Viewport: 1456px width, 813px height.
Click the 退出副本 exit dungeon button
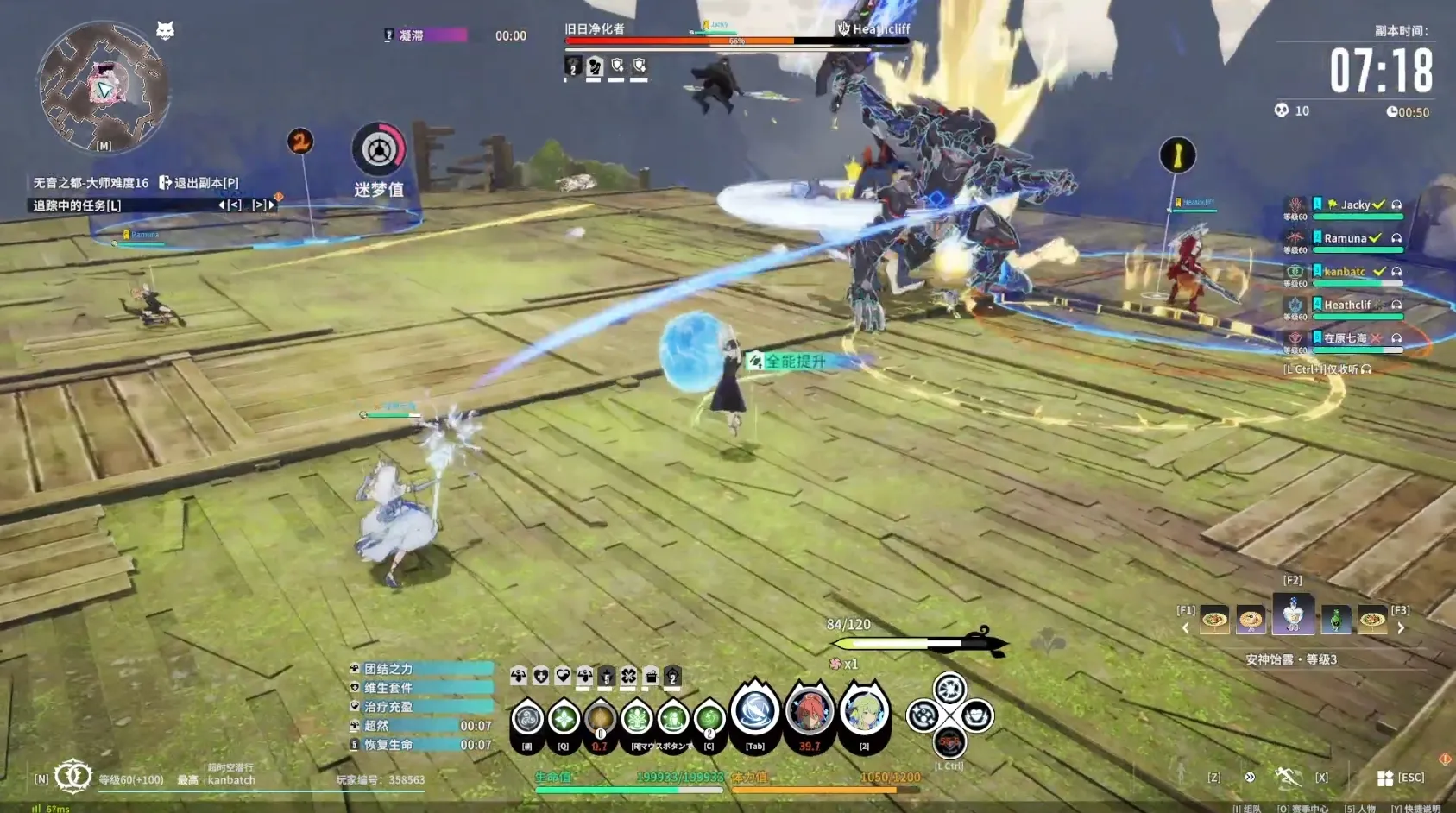[x=199, y=183]
